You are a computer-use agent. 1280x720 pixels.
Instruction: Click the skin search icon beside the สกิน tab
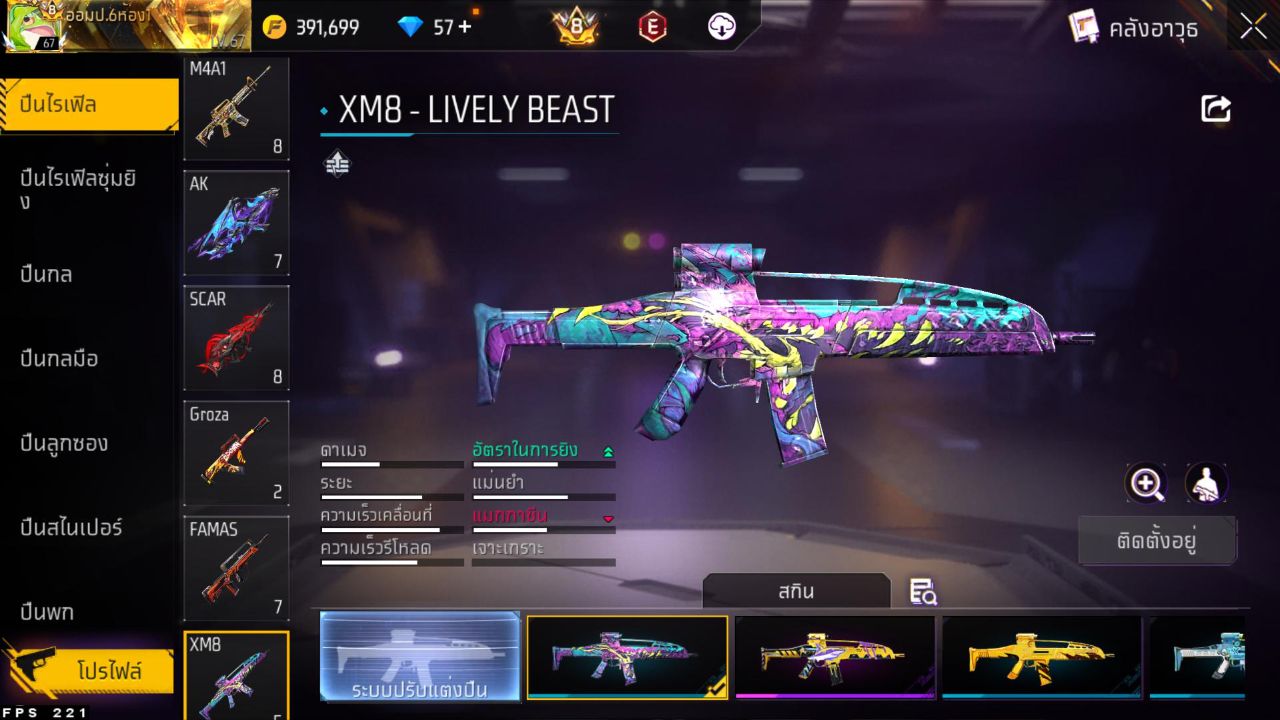coord(923,592)
